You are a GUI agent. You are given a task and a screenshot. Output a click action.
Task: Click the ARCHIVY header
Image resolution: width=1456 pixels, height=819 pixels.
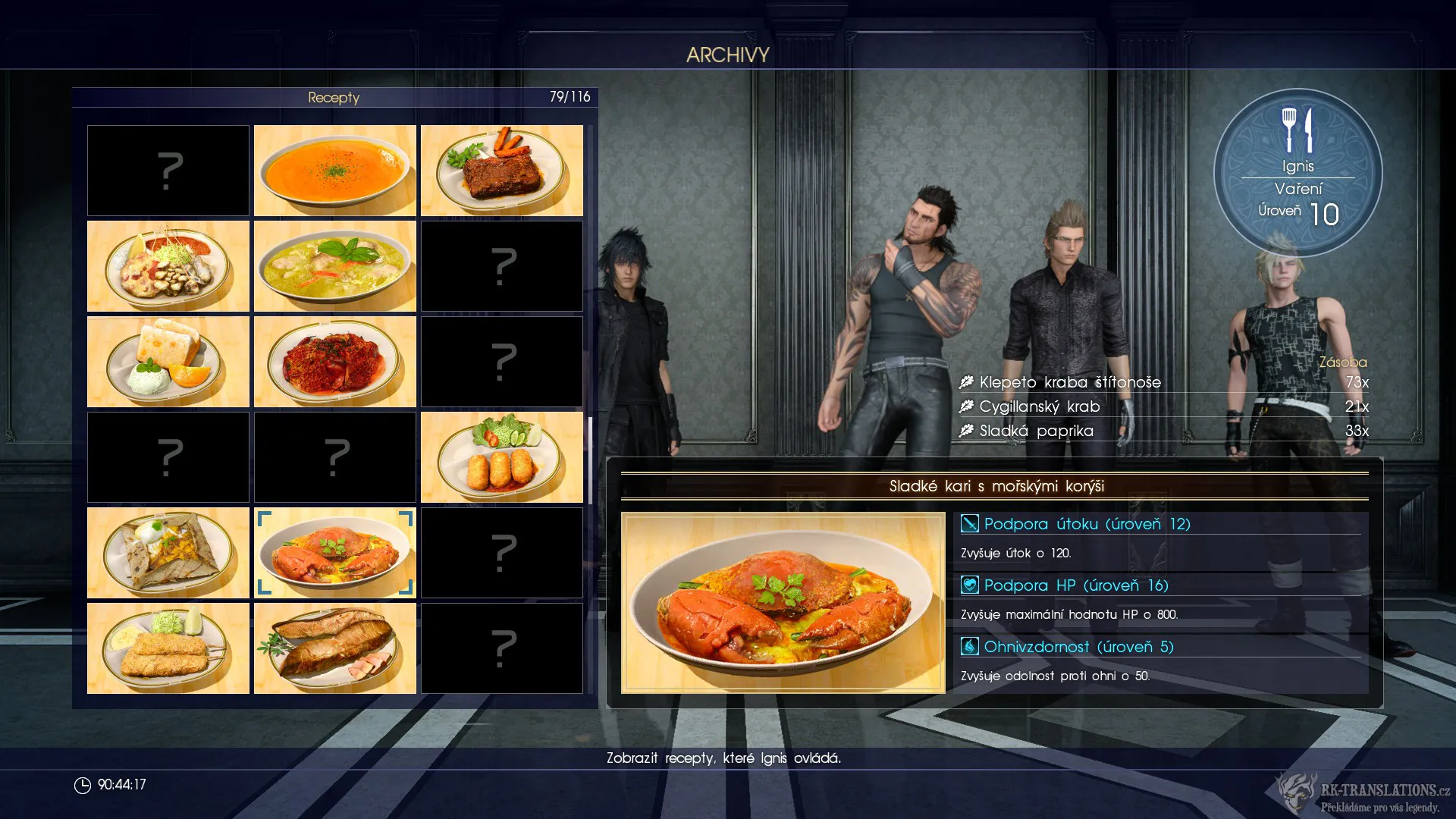pyautogui.click(x=727, y=54)
